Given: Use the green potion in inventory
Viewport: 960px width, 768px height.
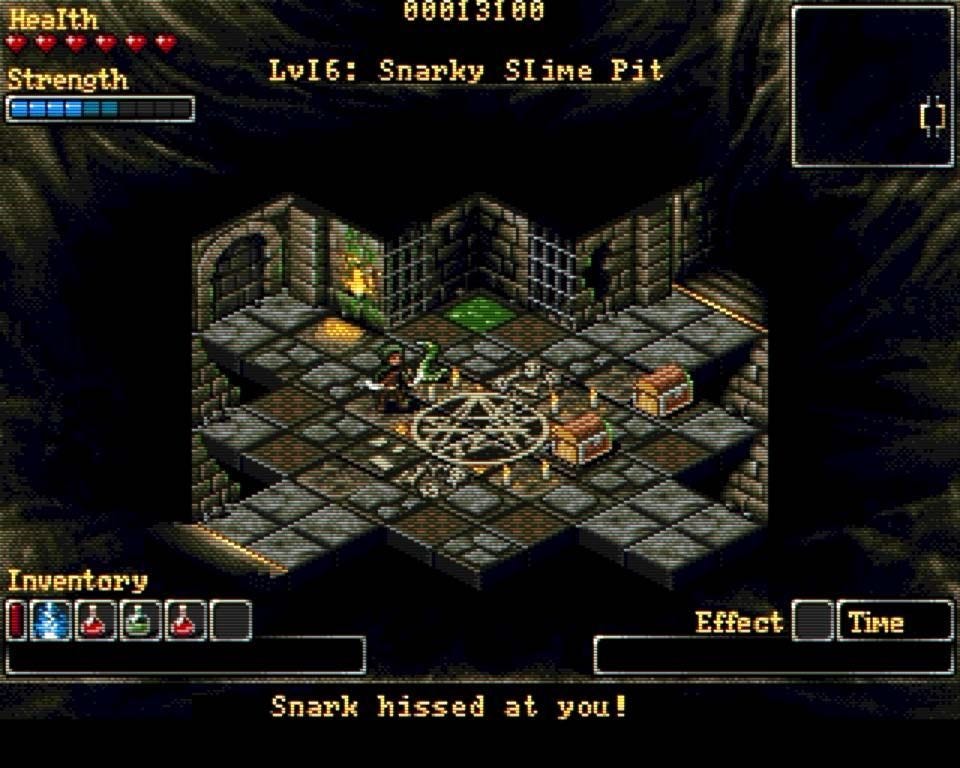Looking at the screenshot, I should (x=141, y=621).
